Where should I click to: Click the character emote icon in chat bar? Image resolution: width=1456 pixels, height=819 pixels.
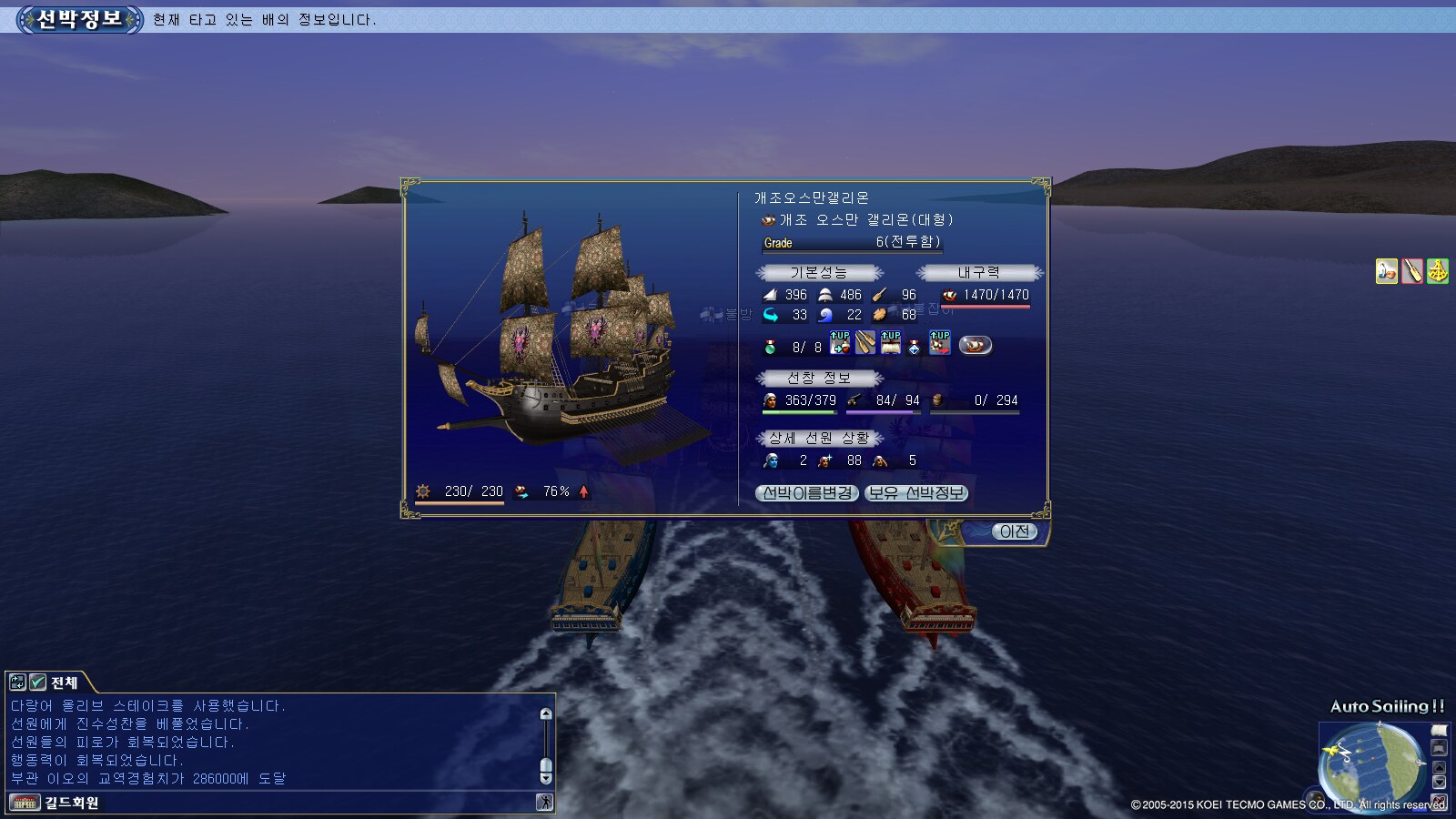click(544, 802)
